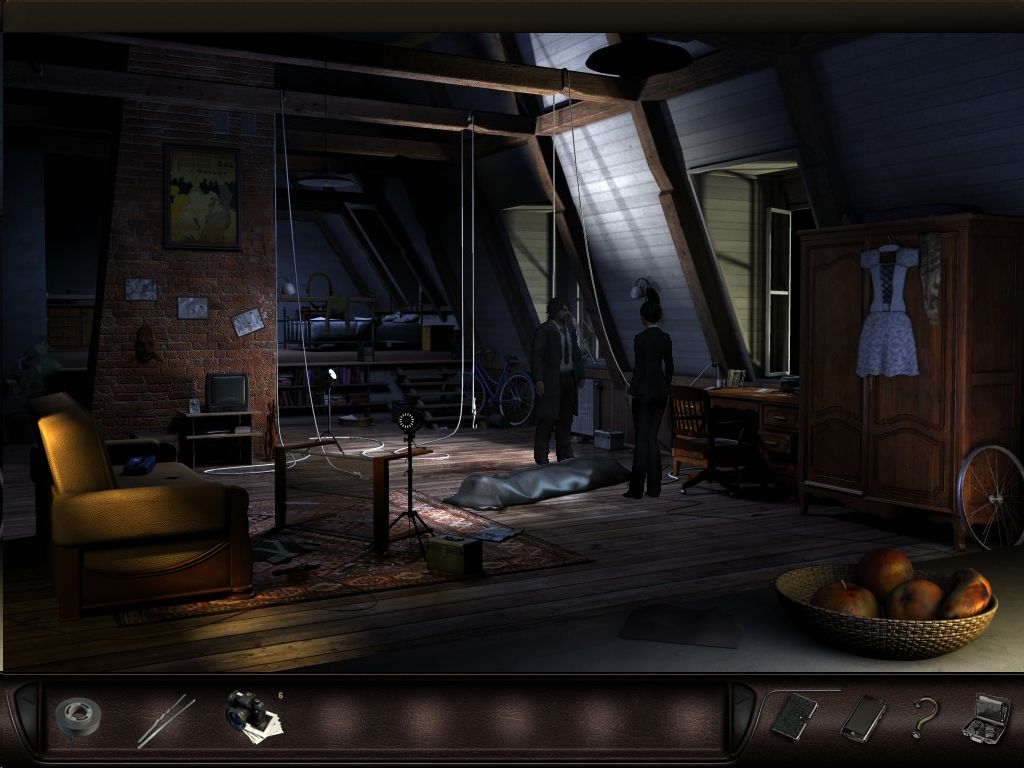This screenshot has width=1024, height=768.
Task: Open the forensic kit briefcase
Action: pos(985,717)
